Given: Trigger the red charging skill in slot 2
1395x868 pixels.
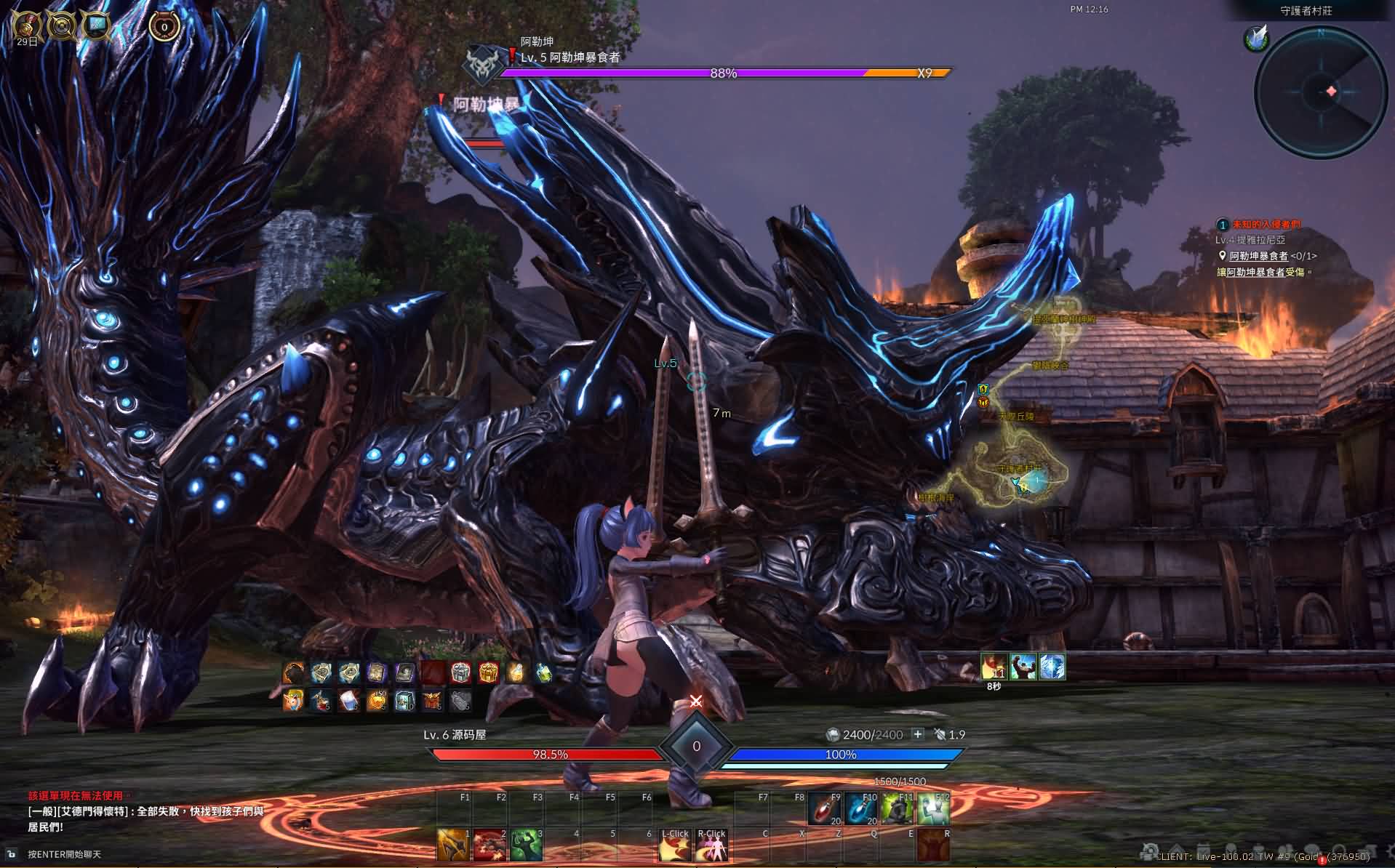Looking at the screenshot, I should tap(489, 845).
